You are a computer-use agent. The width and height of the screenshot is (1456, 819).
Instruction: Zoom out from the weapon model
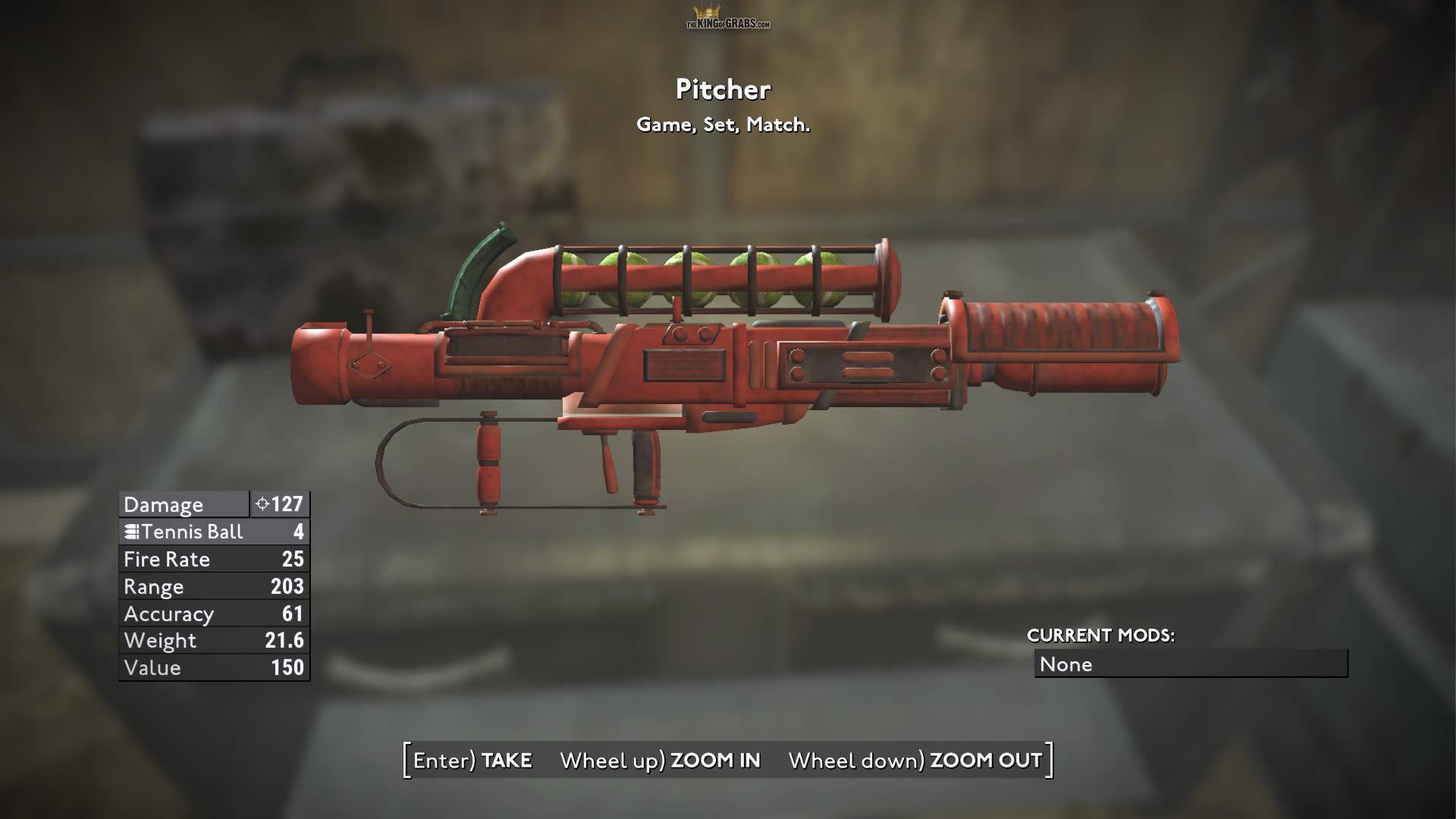tap(915, 761)
